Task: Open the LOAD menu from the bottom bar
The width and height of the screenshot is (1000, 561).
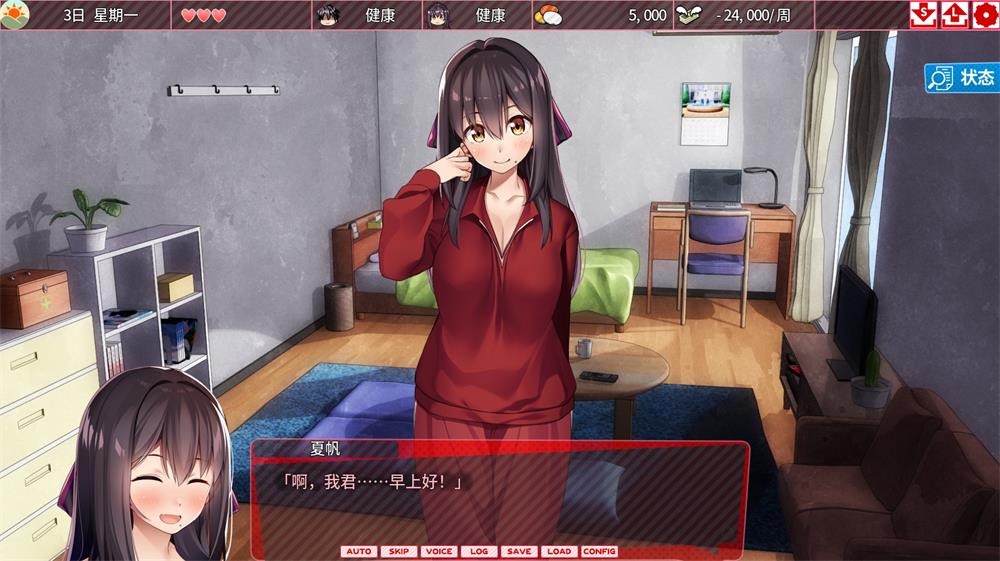Action: coord(559,551)
